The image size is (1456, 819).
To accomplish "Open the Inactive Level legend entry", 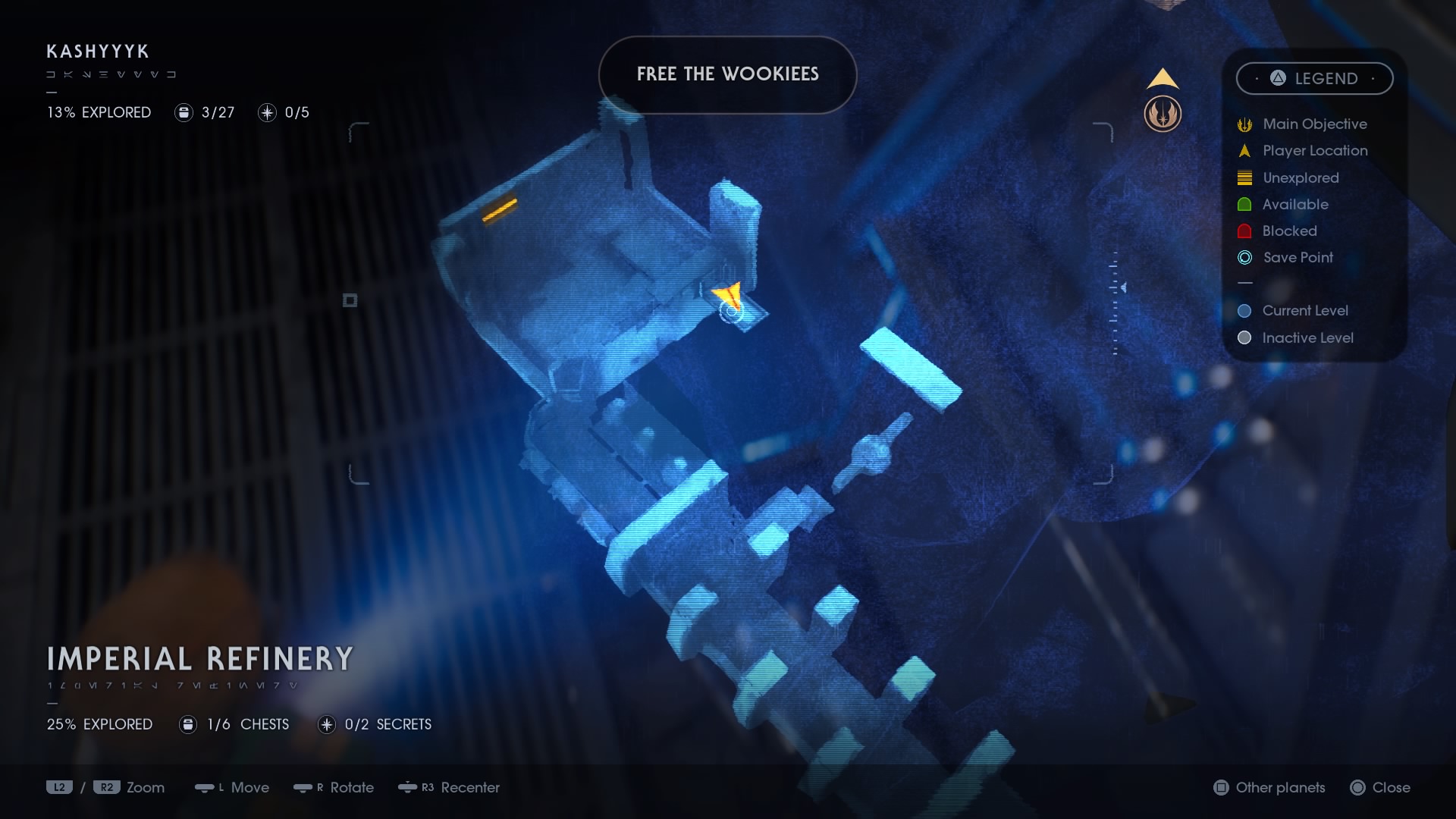I will click(1244, 338).
